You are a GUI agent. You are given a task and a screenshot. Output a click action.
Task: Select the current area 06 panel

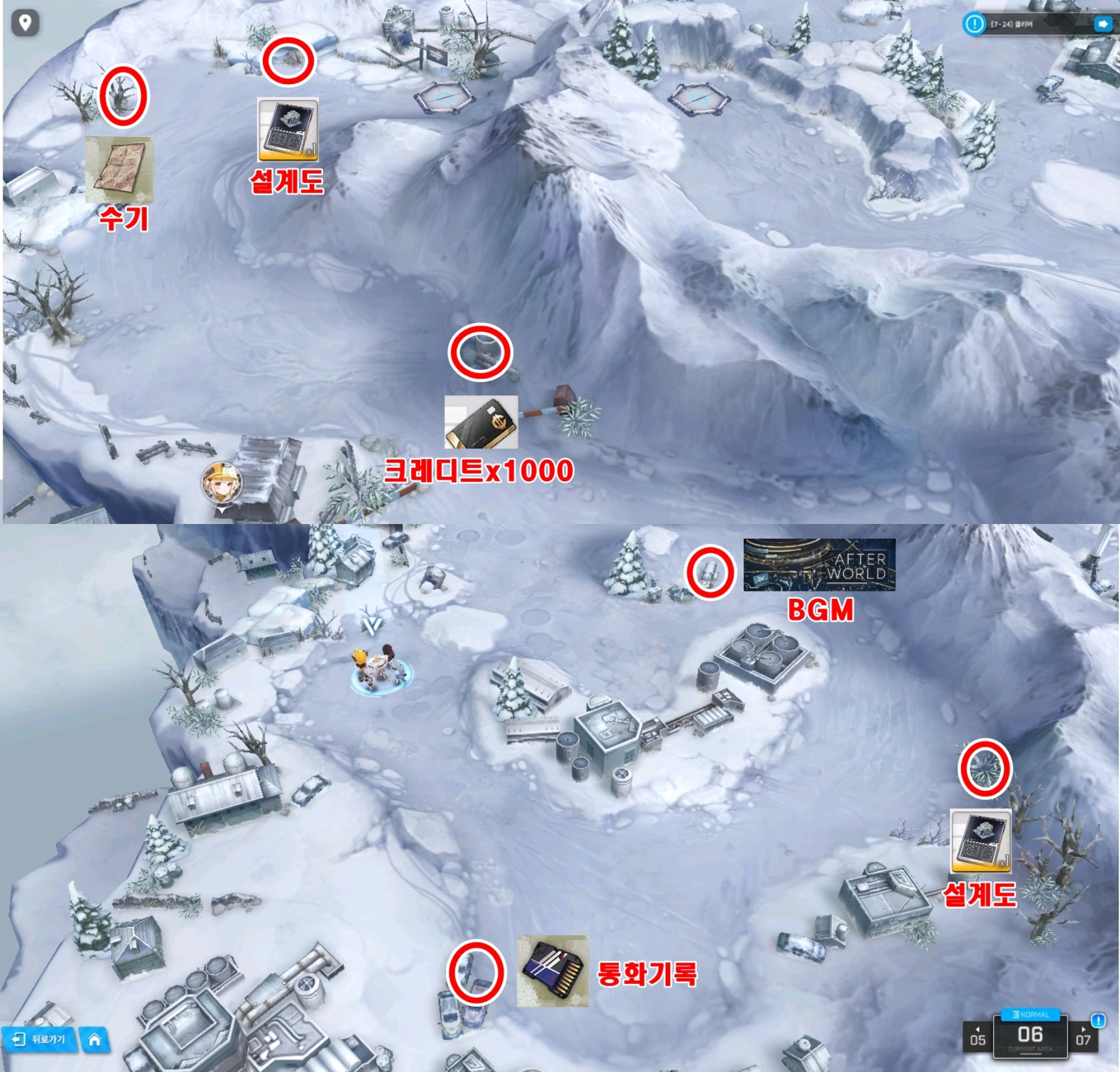[x=1030, y=1037]
